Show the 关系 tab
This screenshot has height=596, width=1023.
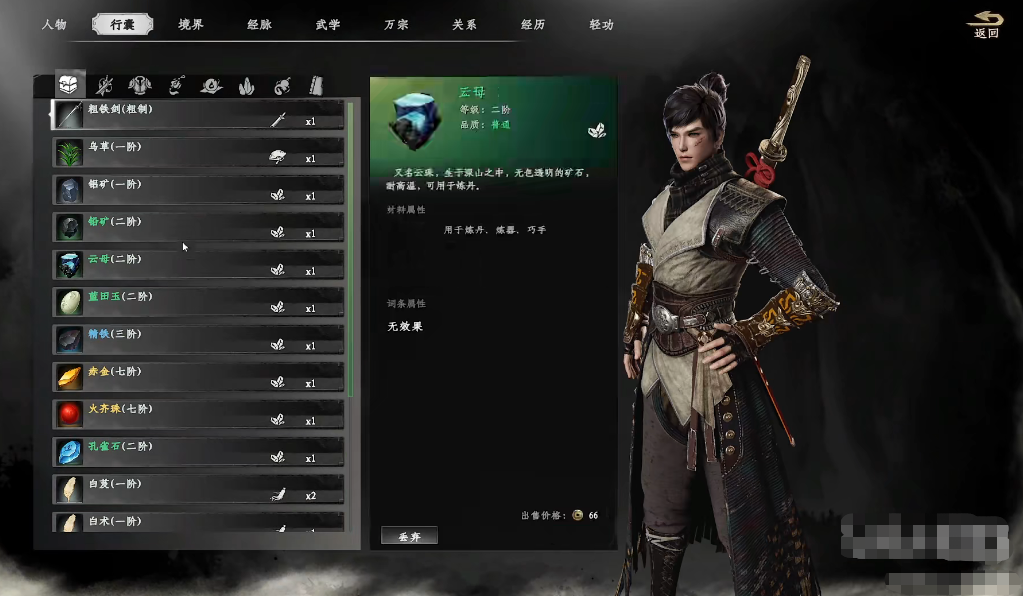464,24
